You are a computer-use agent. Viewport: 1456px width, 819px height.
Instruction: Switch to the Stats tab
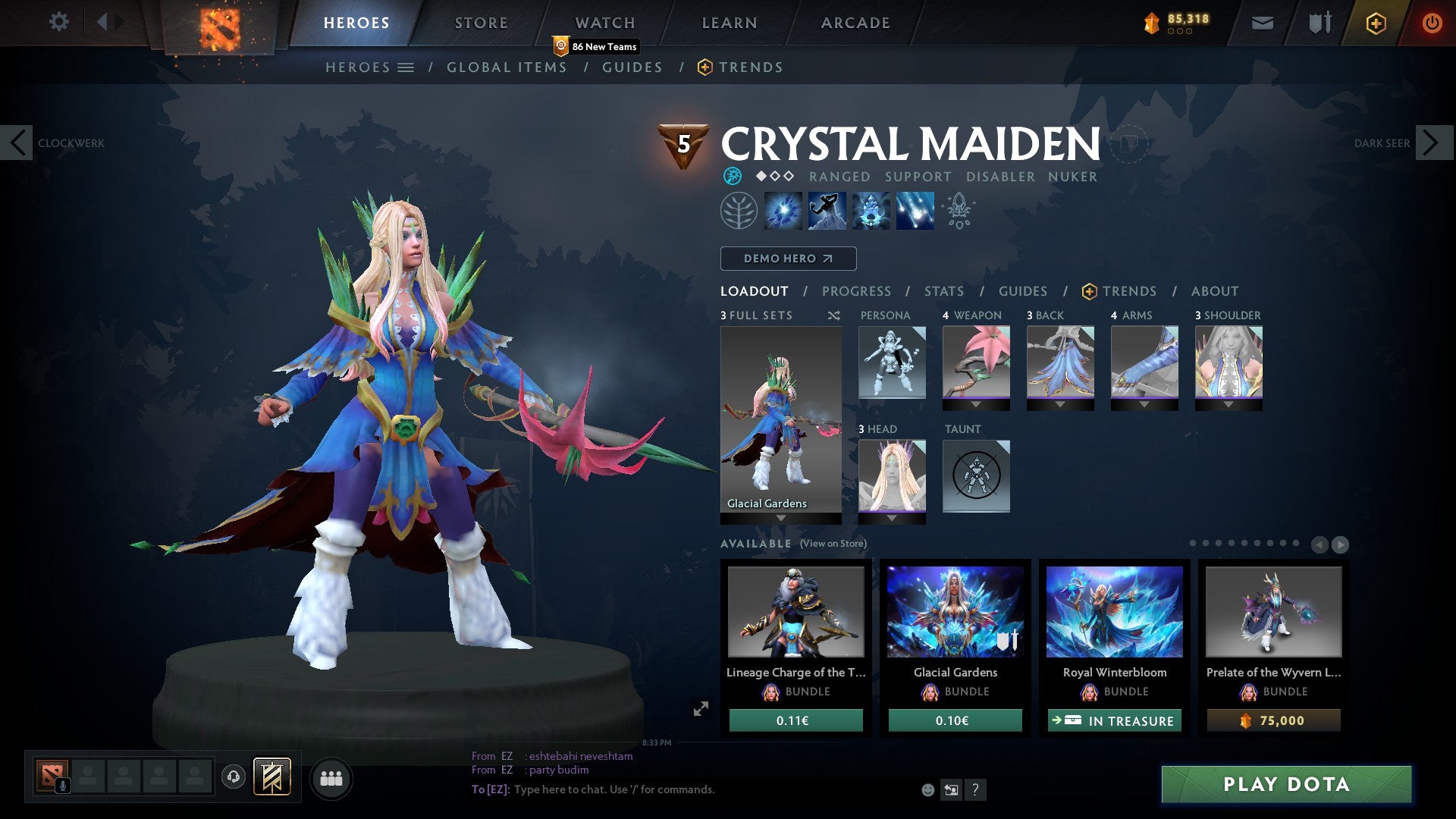943,290
